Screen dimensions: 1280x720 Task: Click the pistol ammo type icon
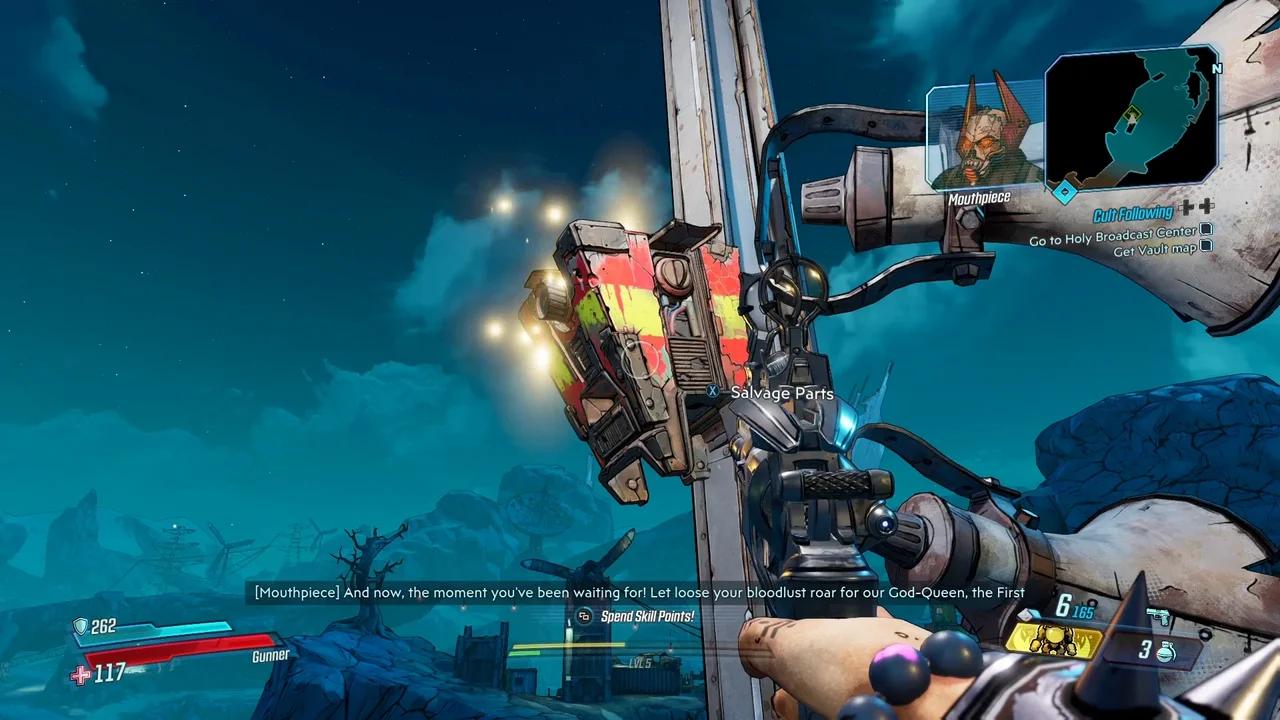pos(1159,616)
